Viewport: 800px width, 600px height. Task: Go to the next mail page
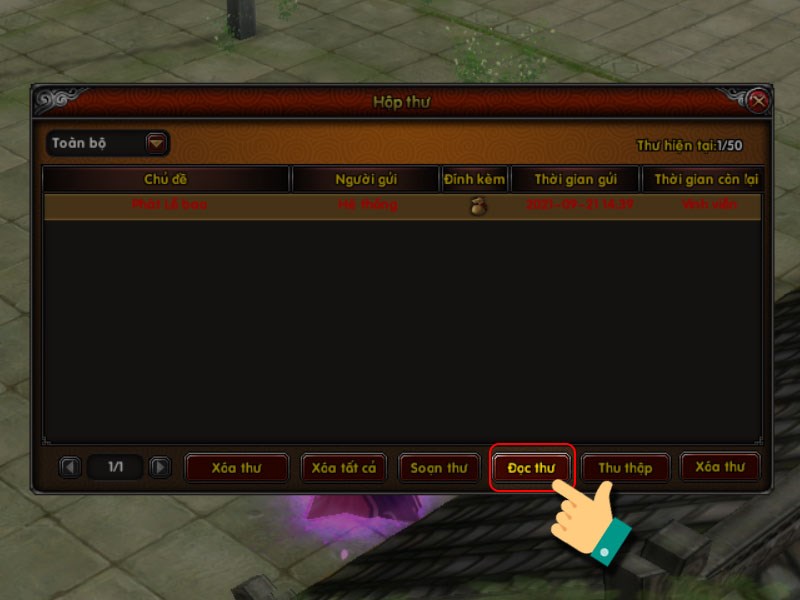(159, 467)
